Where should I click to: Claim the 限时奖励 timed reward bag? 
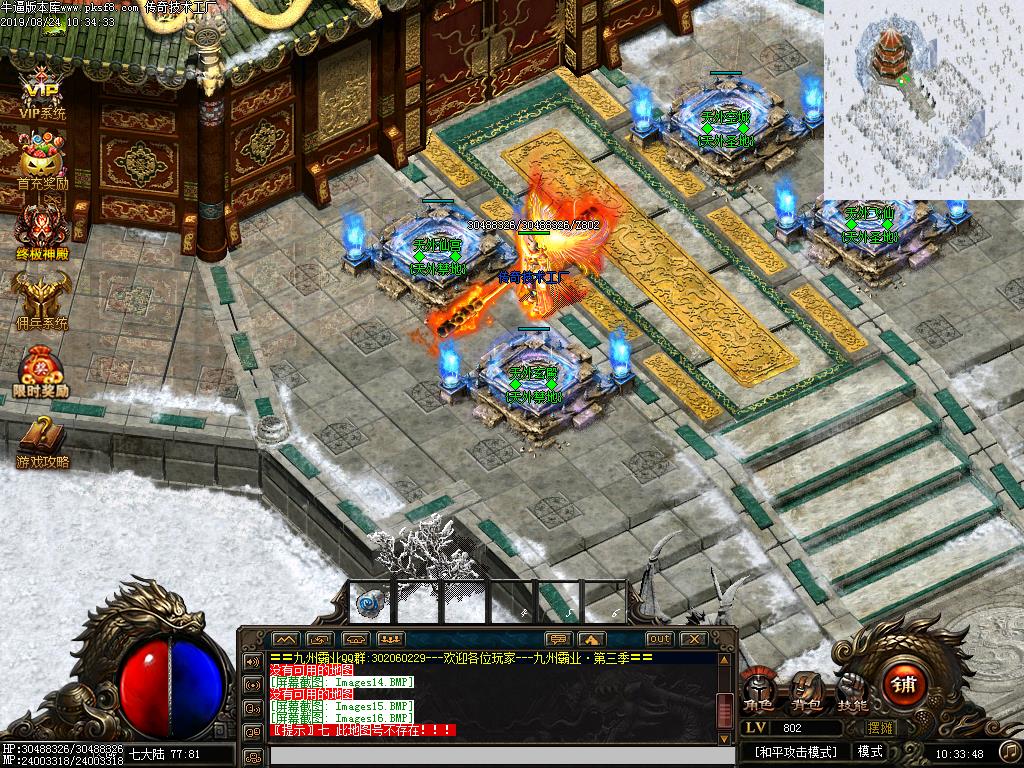42,370
